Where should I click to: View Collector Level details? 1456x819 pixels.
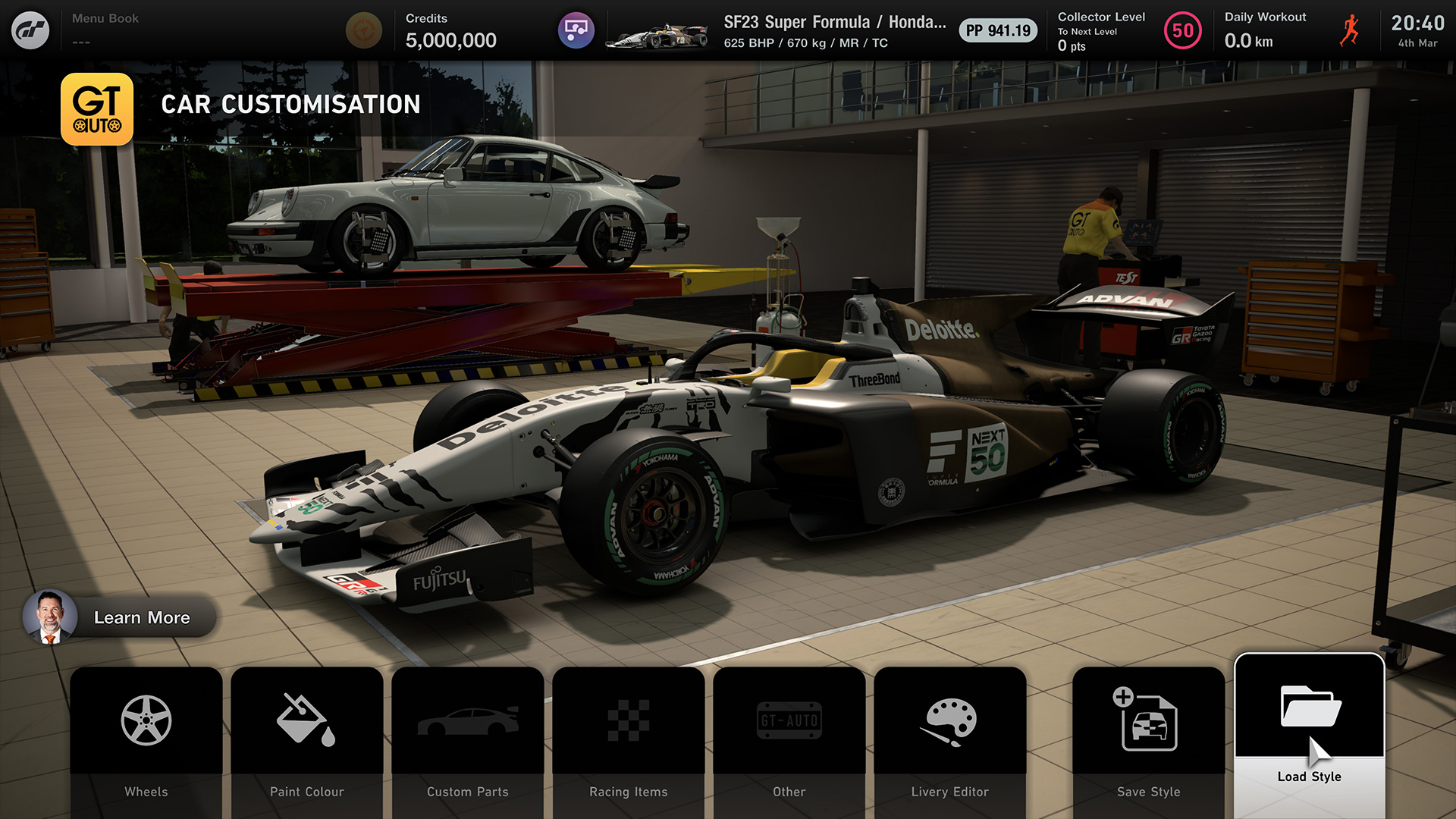pos(1128,31)
